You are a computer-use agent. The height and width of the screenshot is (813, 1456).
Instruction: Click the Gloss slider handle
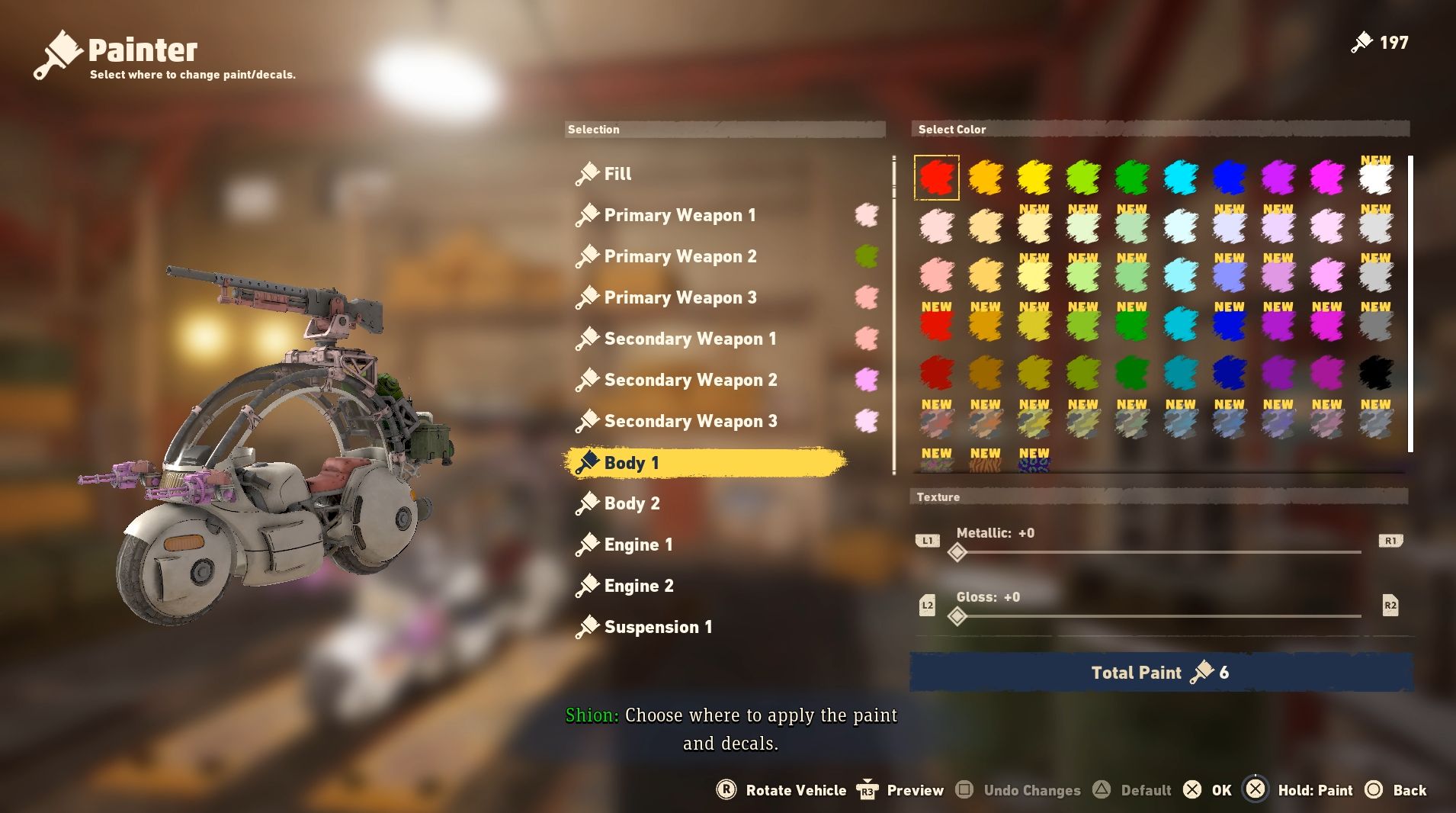957,616
